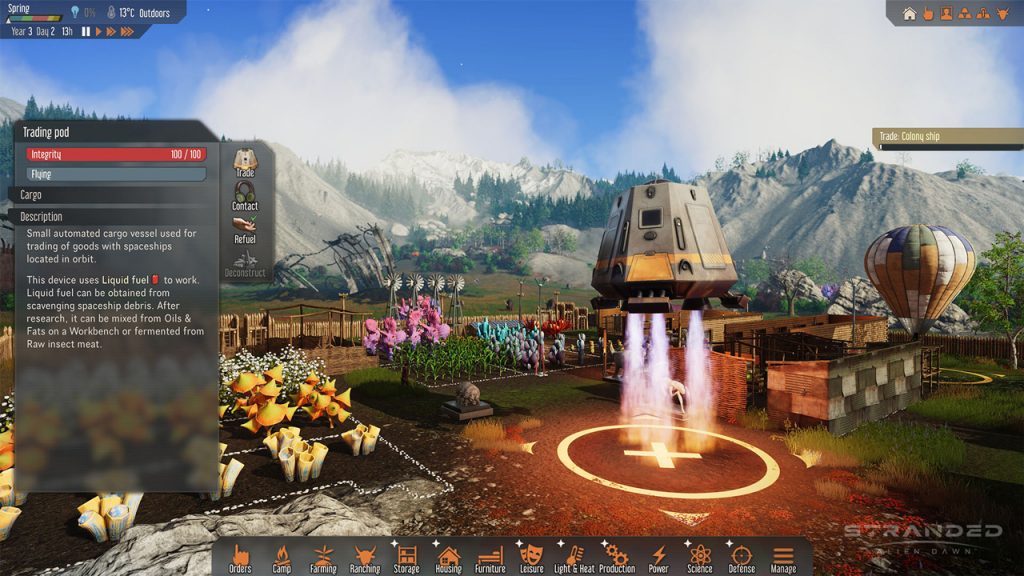Click the Contact headset button
1024x576 pixels.
[245, 194]
